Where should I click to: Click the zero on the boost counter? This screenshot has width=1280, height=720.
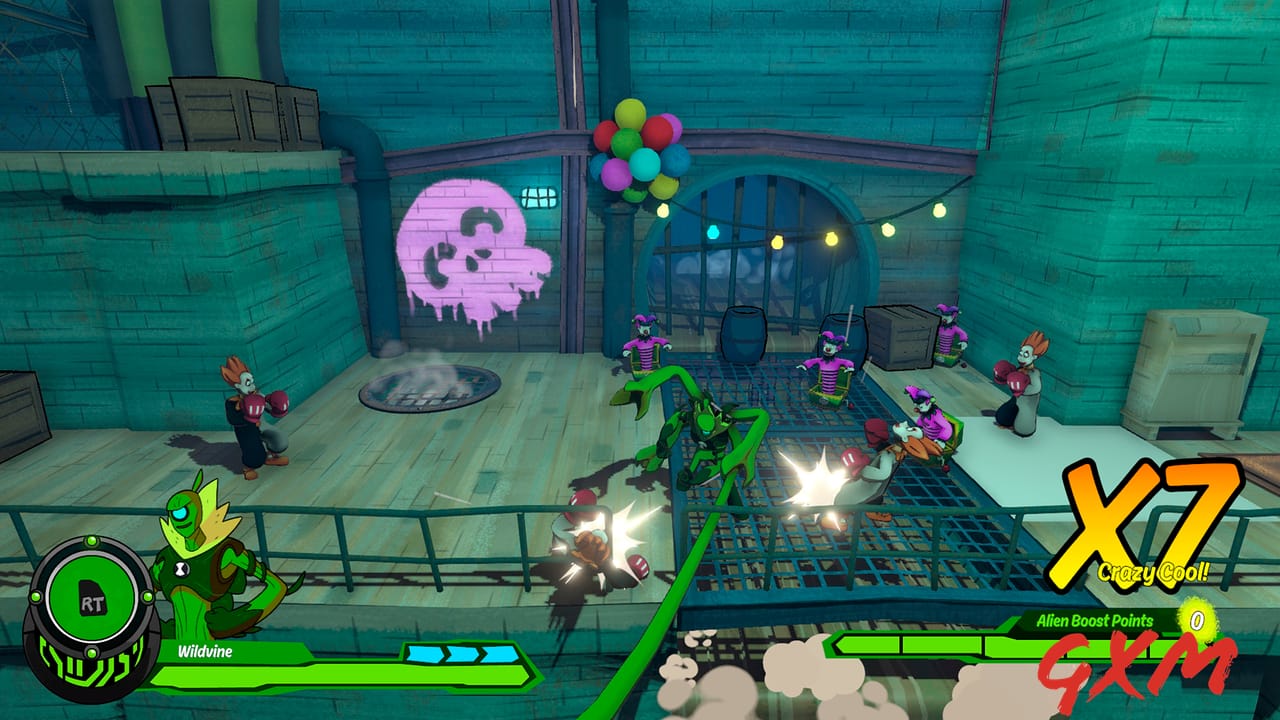click(1197, 620)
